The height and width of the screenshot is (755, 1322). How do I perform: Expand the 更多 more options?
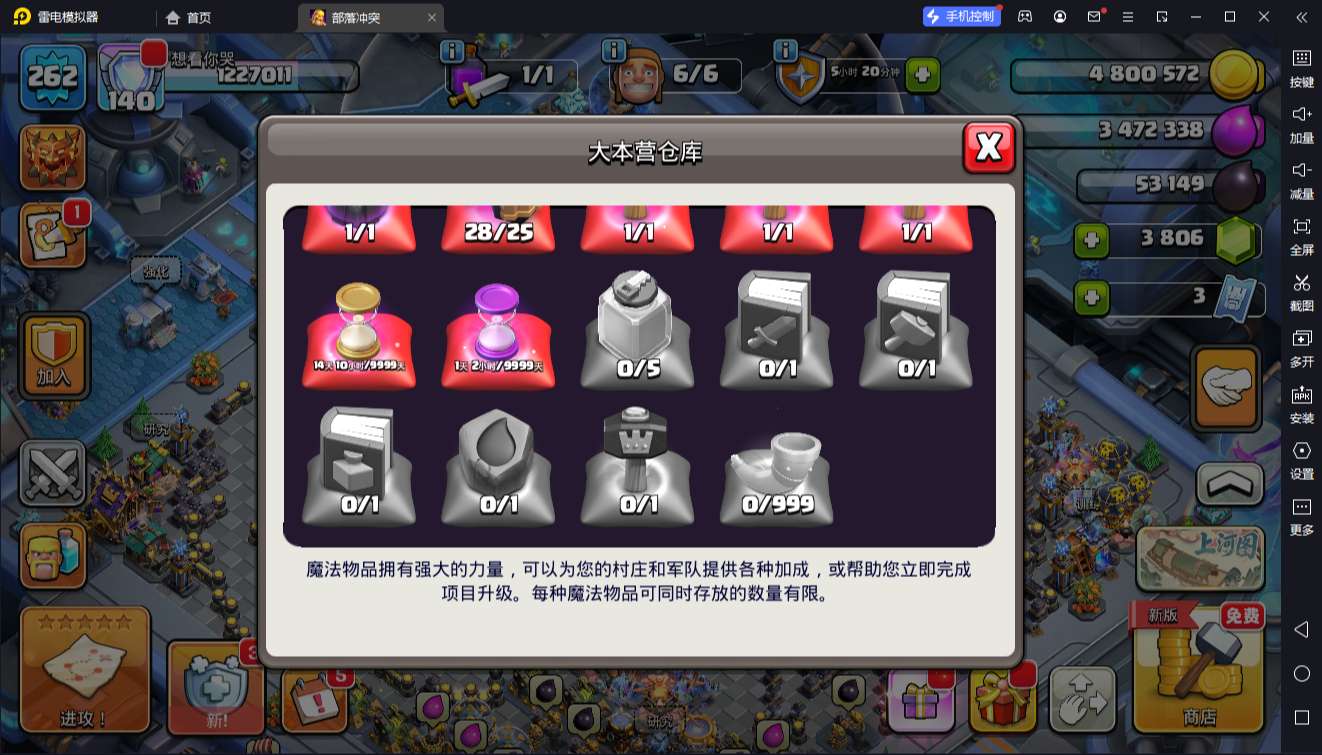[x=1301, y=513]
